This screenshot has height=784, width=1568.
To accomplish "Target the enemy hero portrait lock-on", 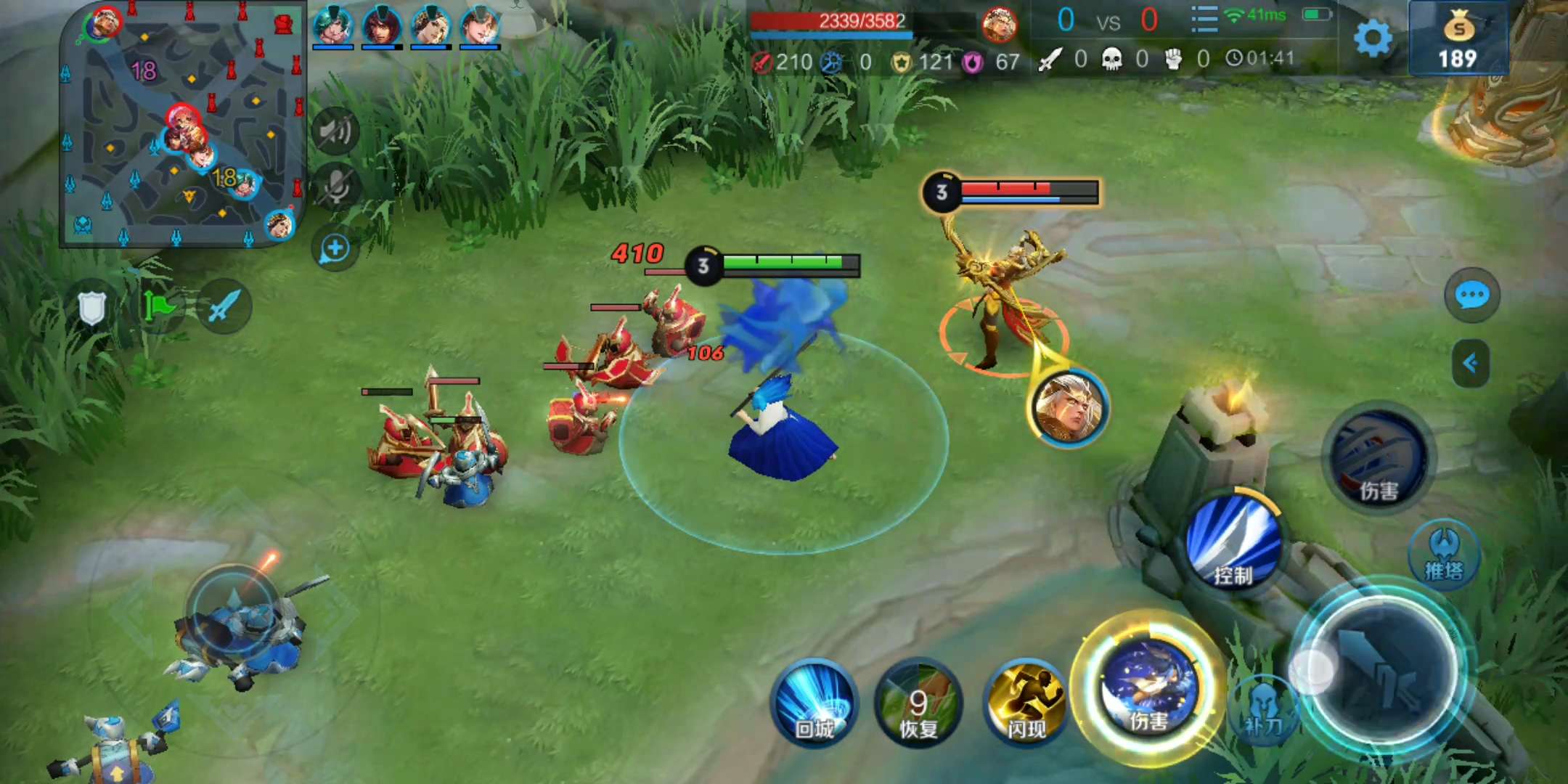I will (1069, 408).
